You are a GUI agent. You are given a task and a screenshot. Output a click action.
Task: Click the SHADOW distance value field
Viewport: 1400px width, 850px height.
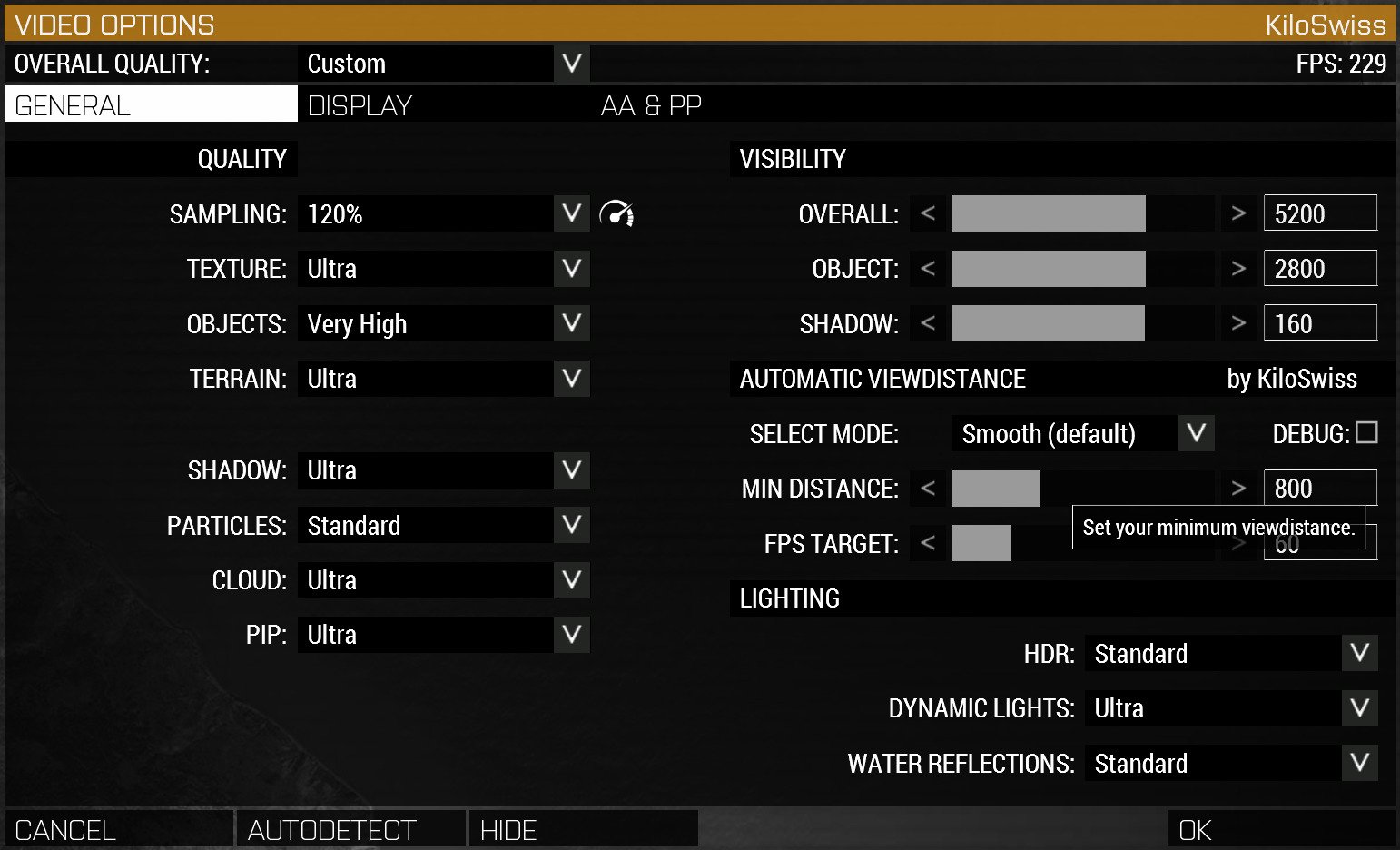1320,322
